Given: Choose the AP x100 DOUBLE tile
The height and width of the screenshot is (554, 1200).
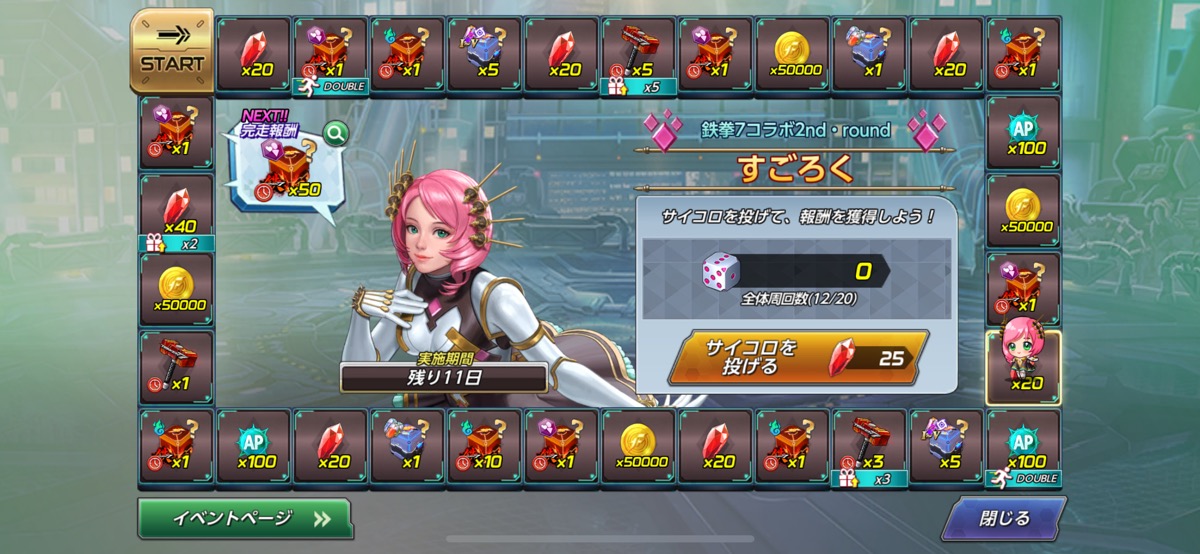Looking at the screenshot, I should click(1023, 446).
